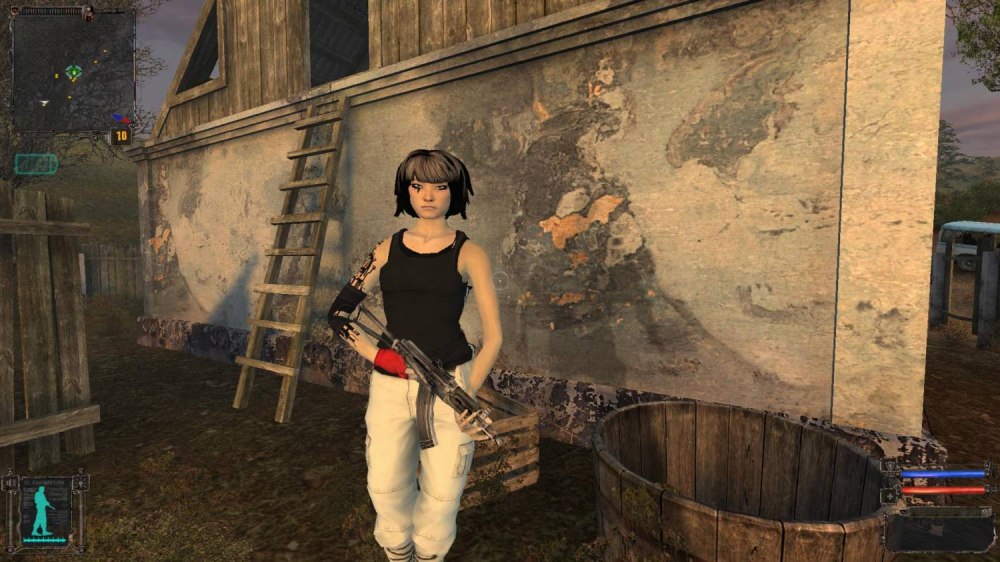Viewport: 1000px width, 562px height.
Task: Click the yellow contact counter showing 10
Action: 122,136
